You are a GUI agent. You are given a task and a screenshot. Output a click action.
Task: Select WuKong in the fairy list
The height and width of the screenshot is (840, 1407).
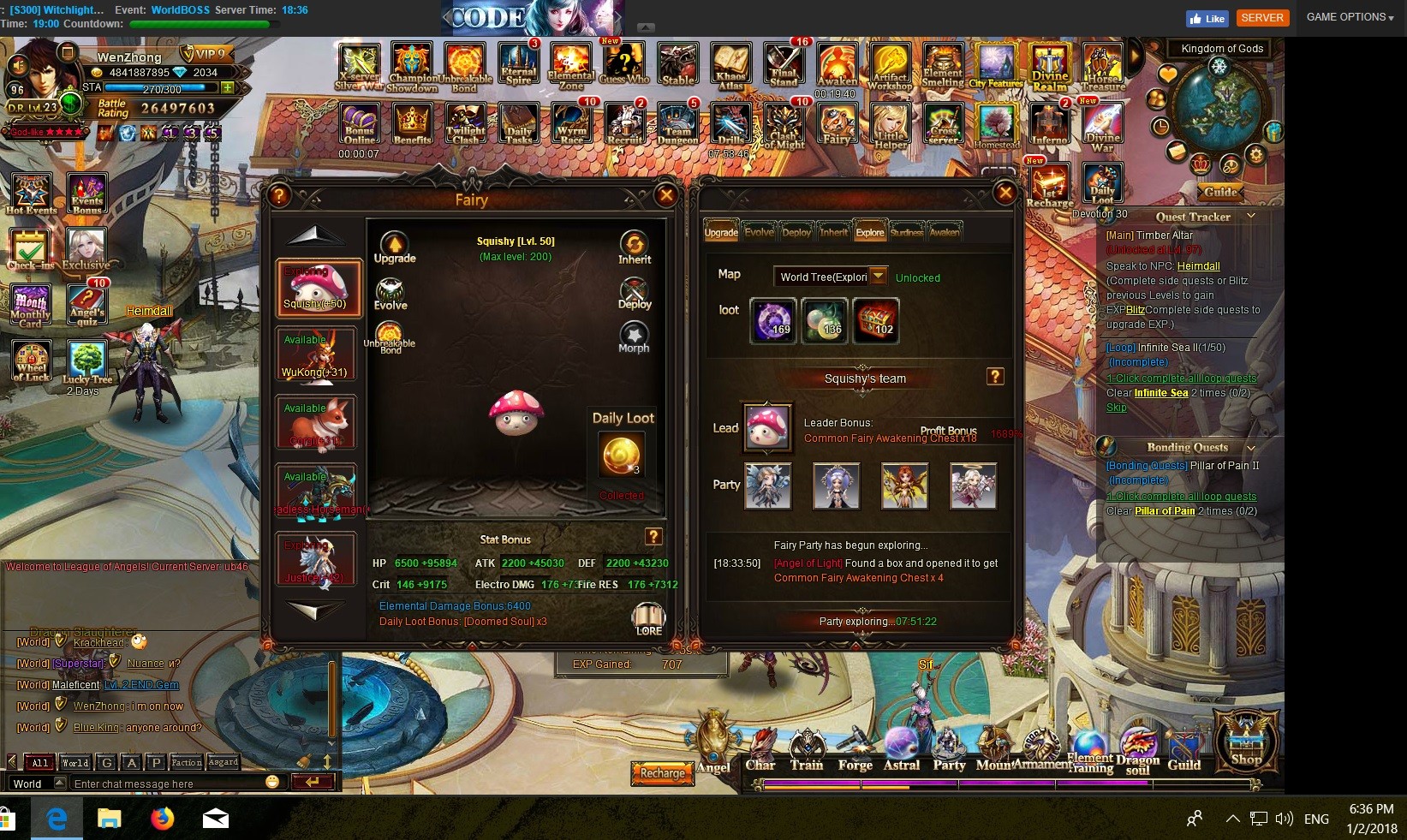[x=317, y=354]
